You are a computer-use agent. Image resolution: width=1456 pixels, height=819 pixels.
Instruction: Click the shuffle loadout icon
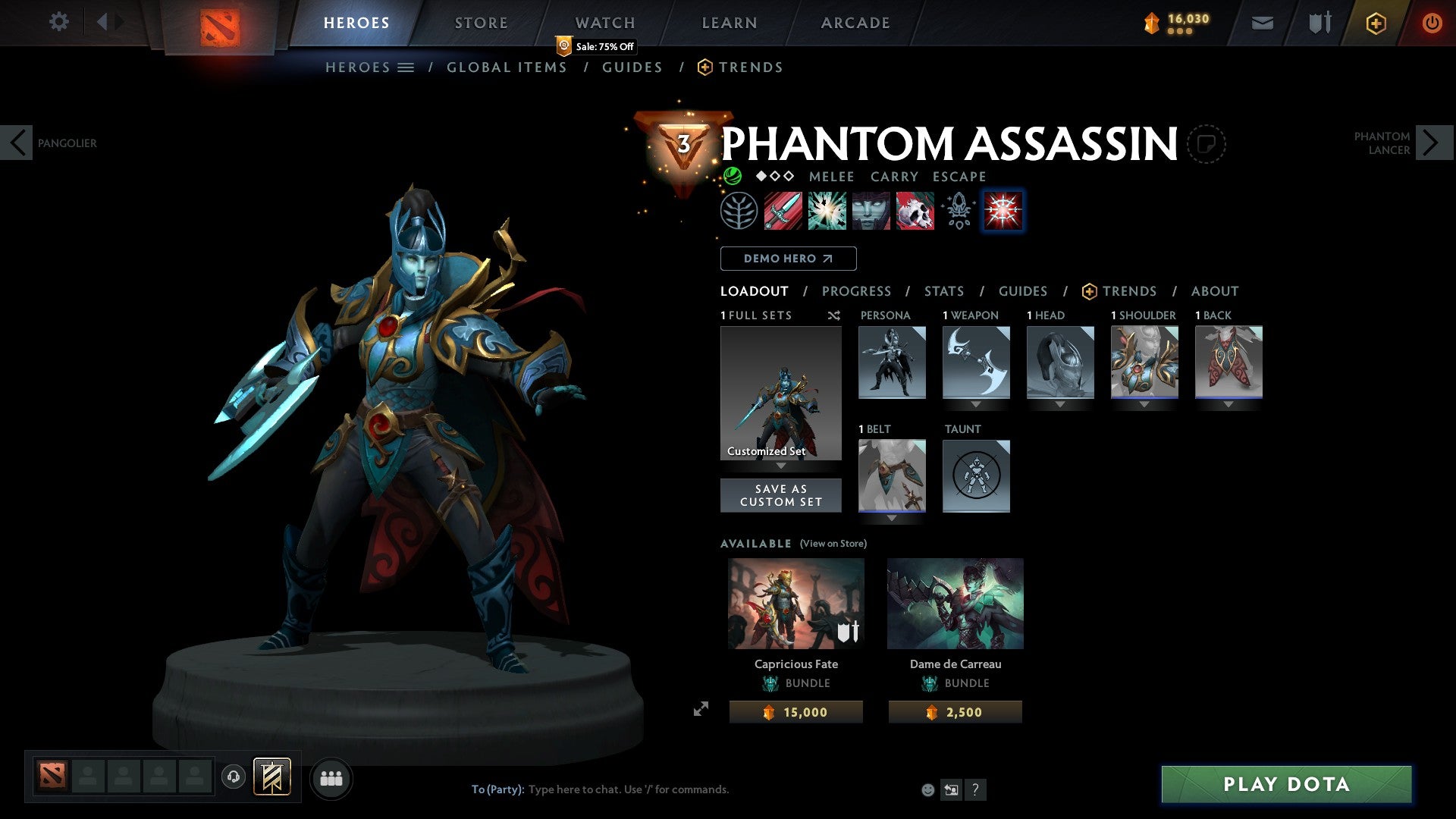coord(834,315)
